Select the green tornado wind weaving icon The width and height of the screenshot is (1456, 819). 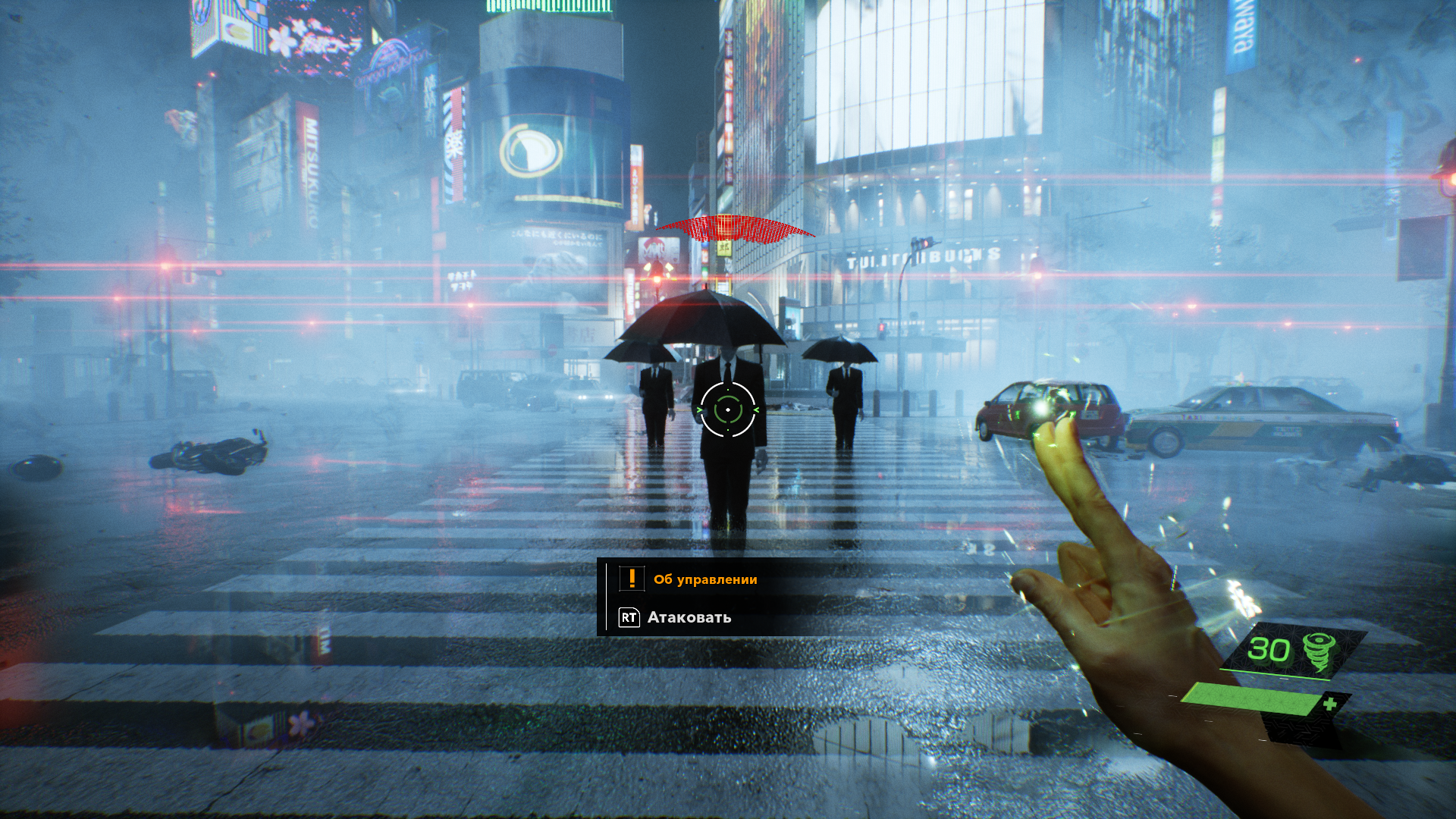[x=1319, y=651]
